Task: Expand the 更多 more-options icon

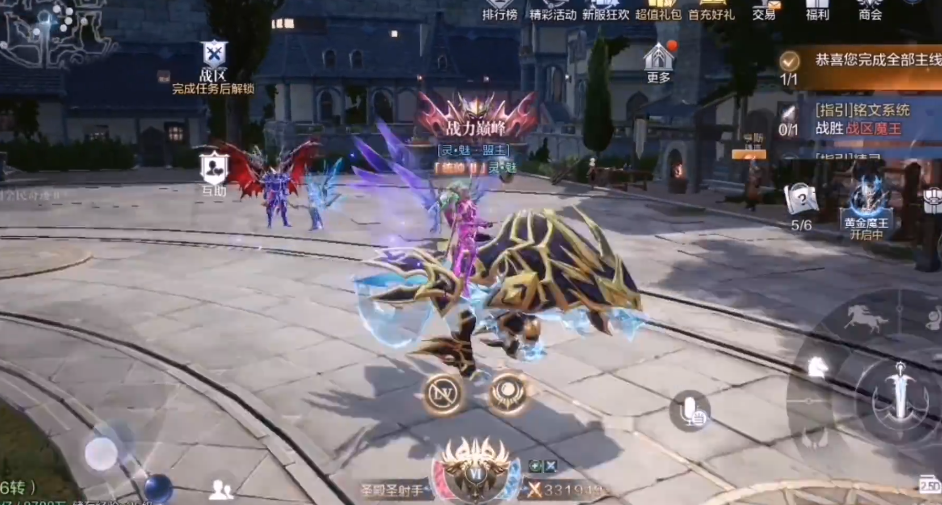Action: pyautogui.click(x=658, y=60)
